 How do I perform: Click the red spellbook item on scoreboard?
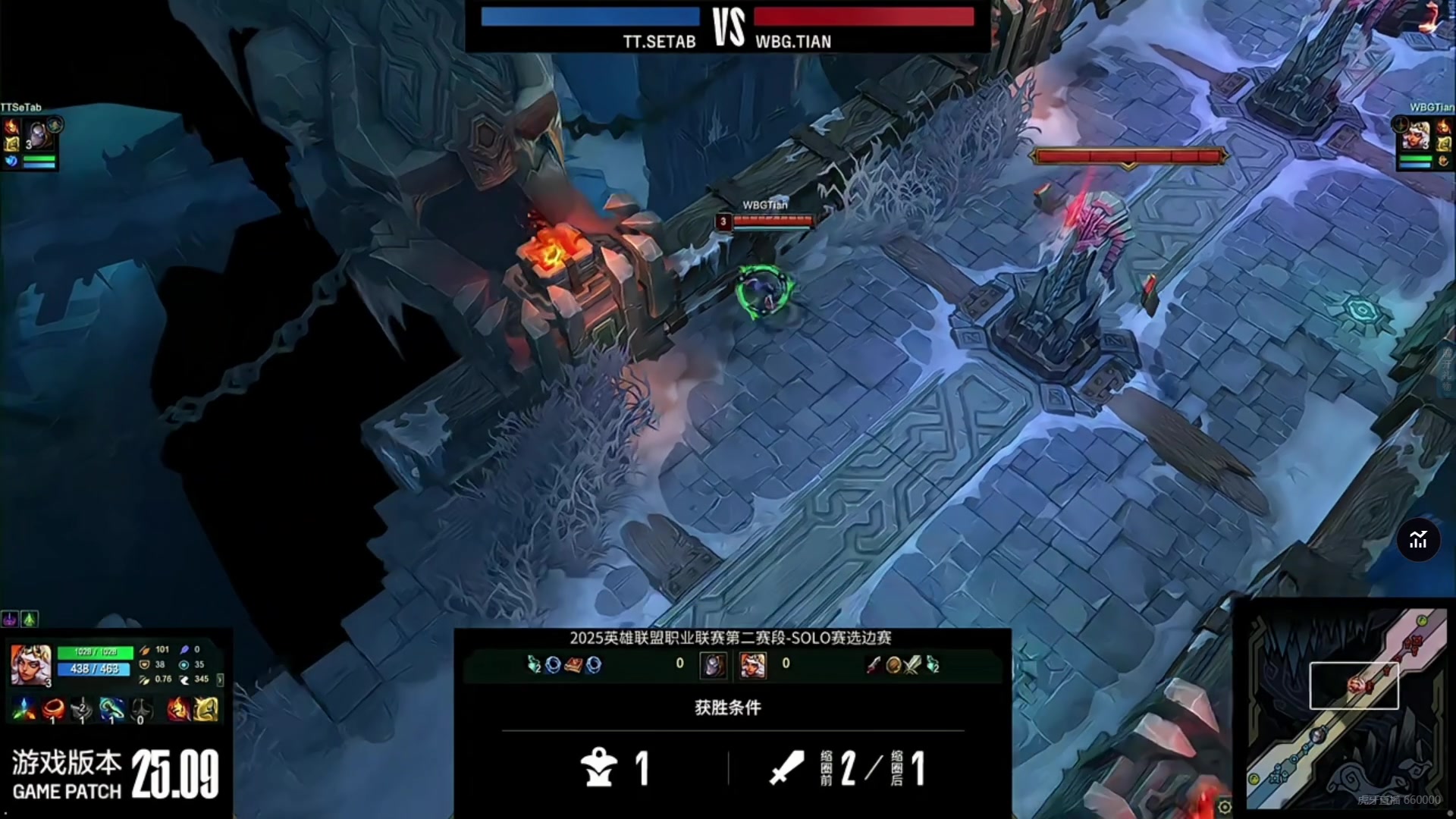(x=574, y=665)
